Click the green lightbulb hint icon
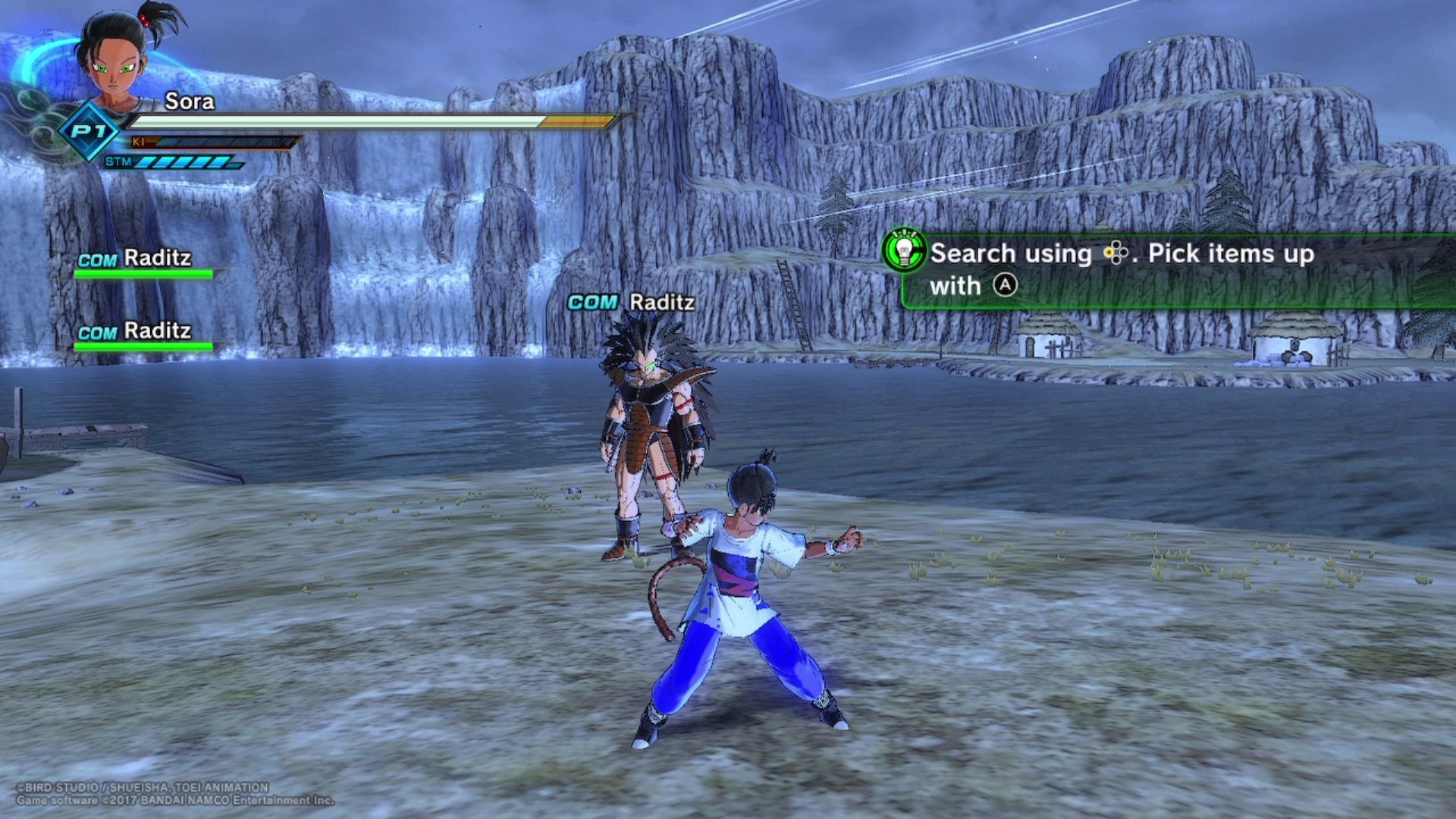The image size is (1456, 819). [904, 250]
